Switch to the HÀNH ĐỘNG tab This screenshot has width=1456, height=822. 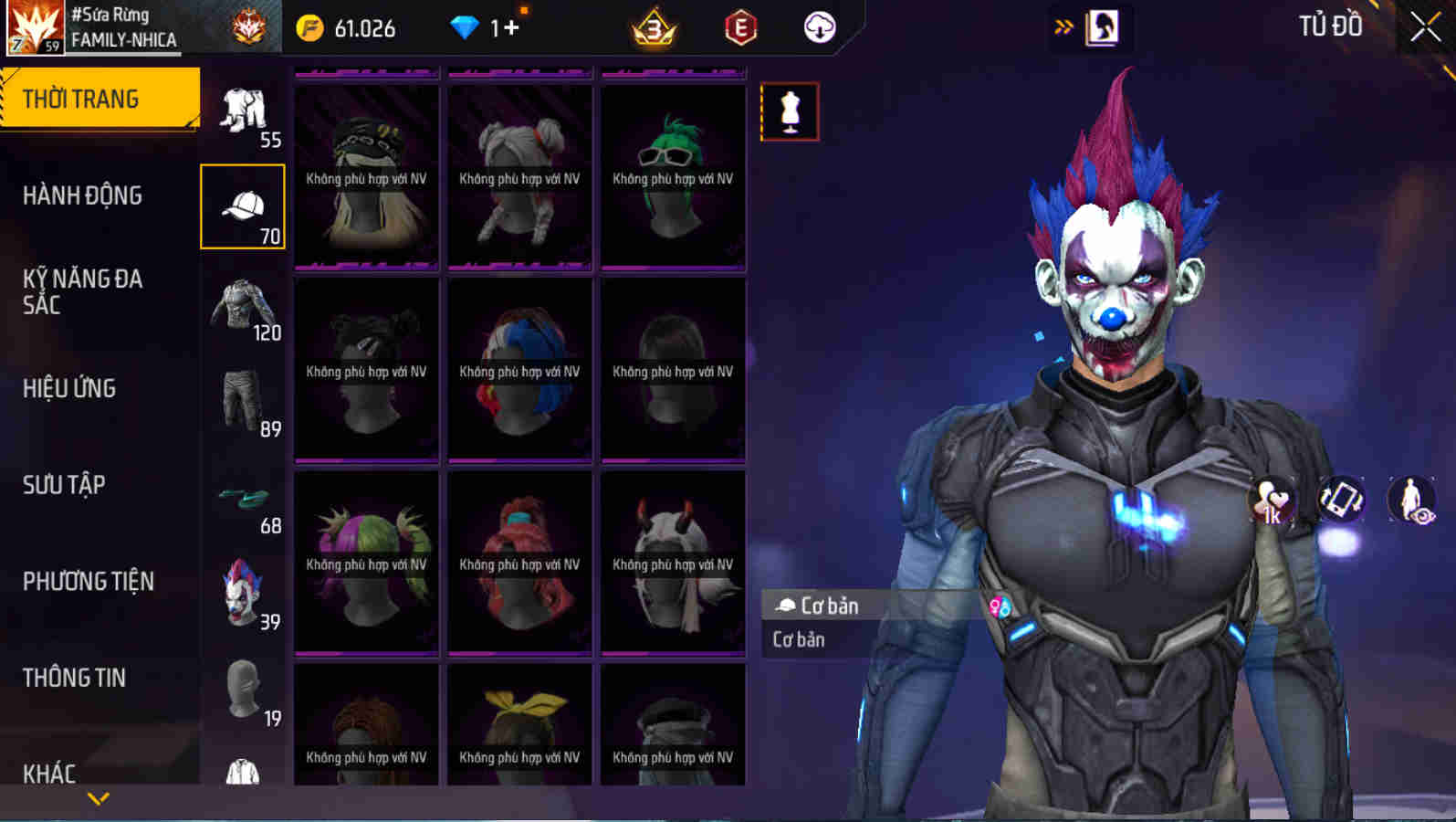click(x=83, y=195)
